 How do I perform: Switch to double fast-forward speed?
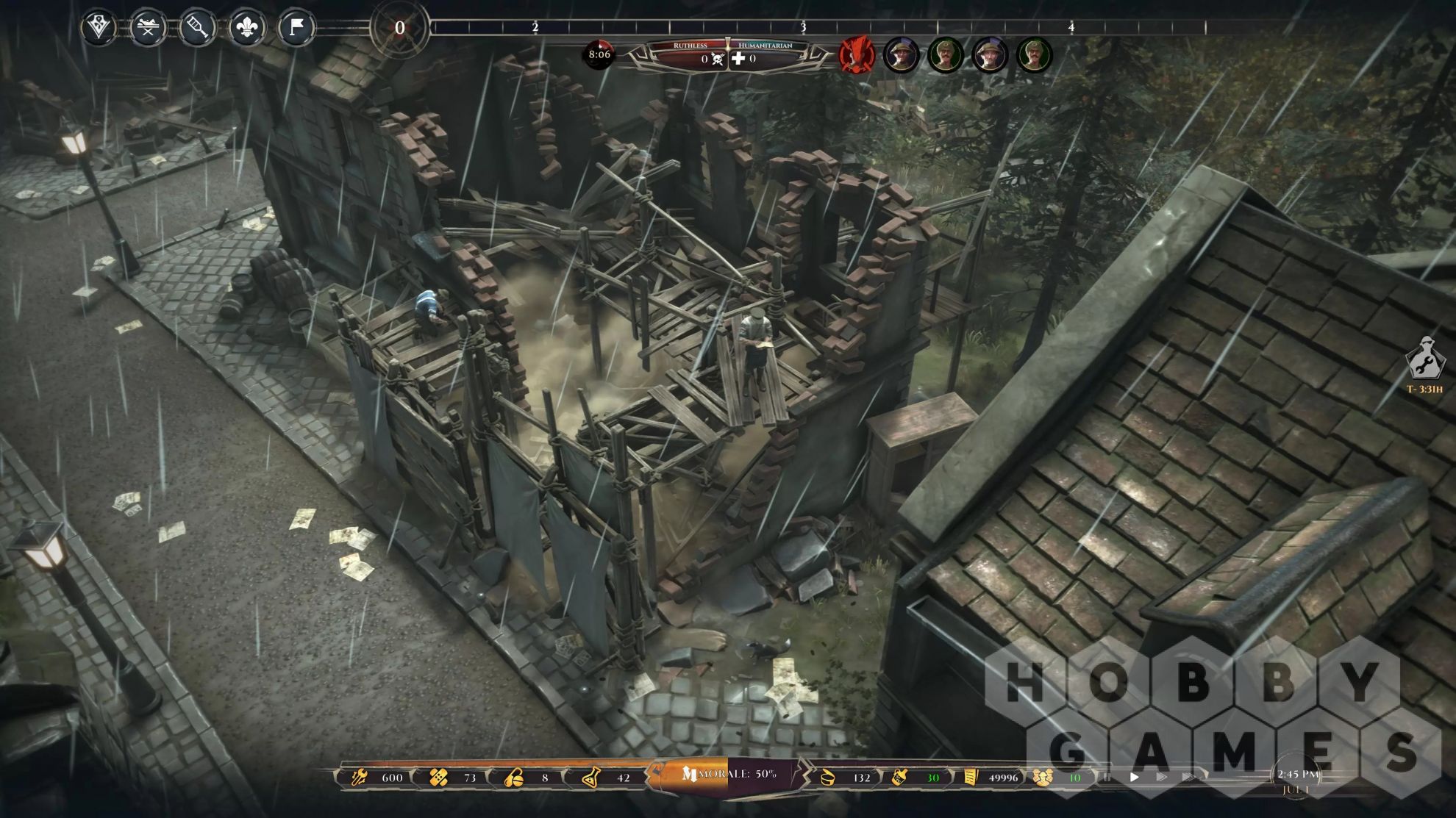click(x=1161, y=777)
